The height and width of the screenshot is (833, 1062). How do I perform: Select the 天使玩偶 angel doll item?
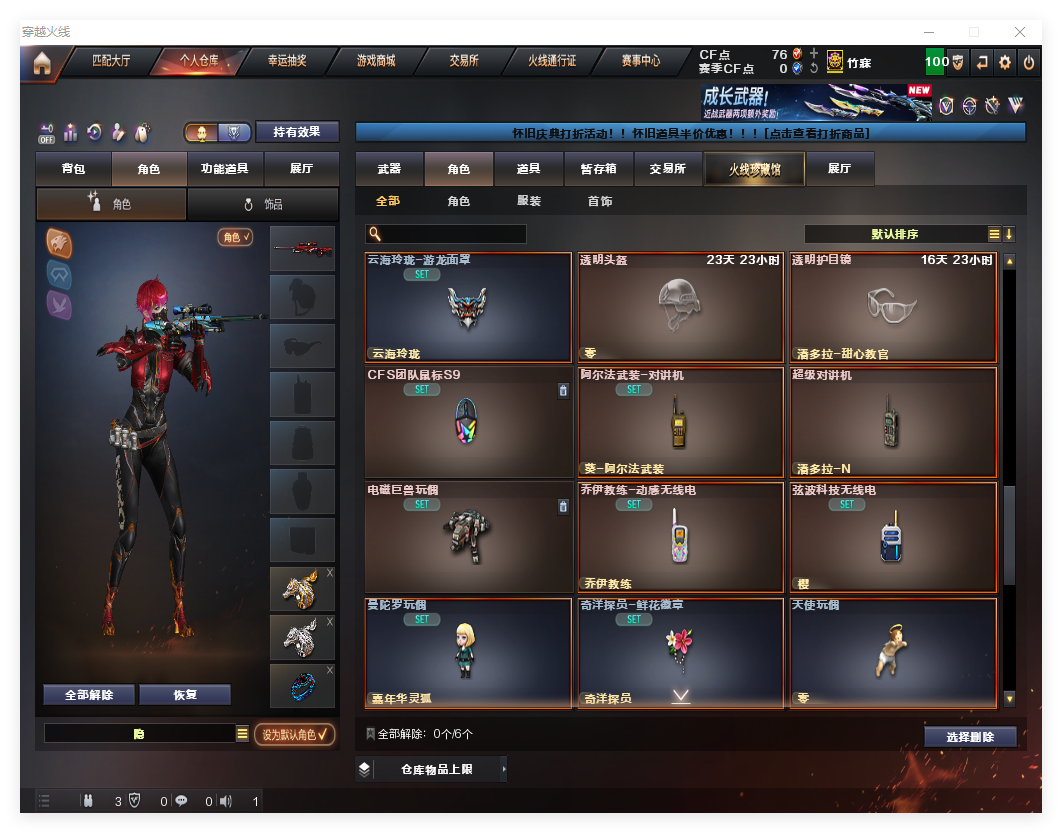[893, 652]
